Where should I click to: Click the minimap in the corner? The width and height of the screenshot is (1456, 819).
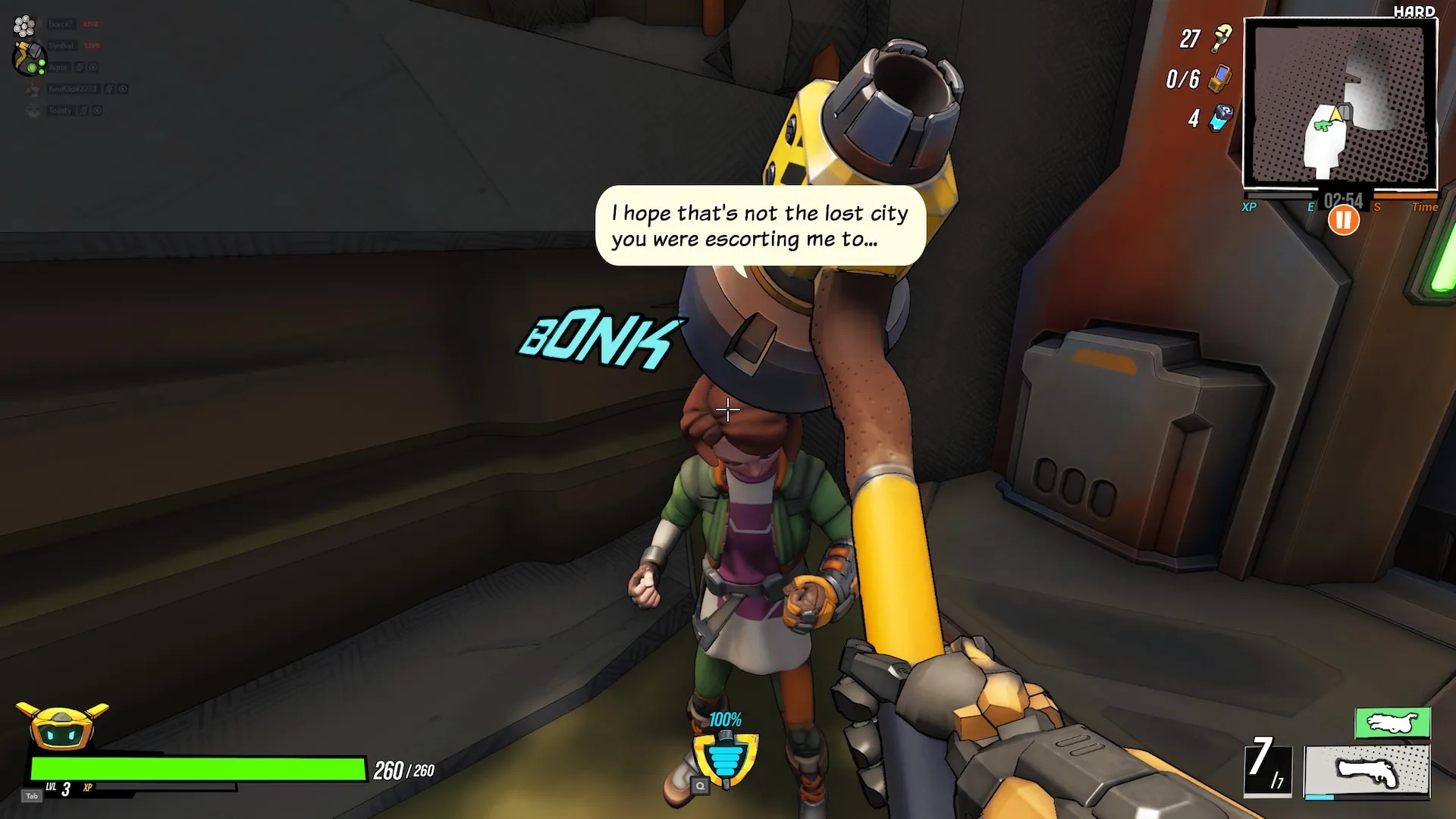[1340, 104]
